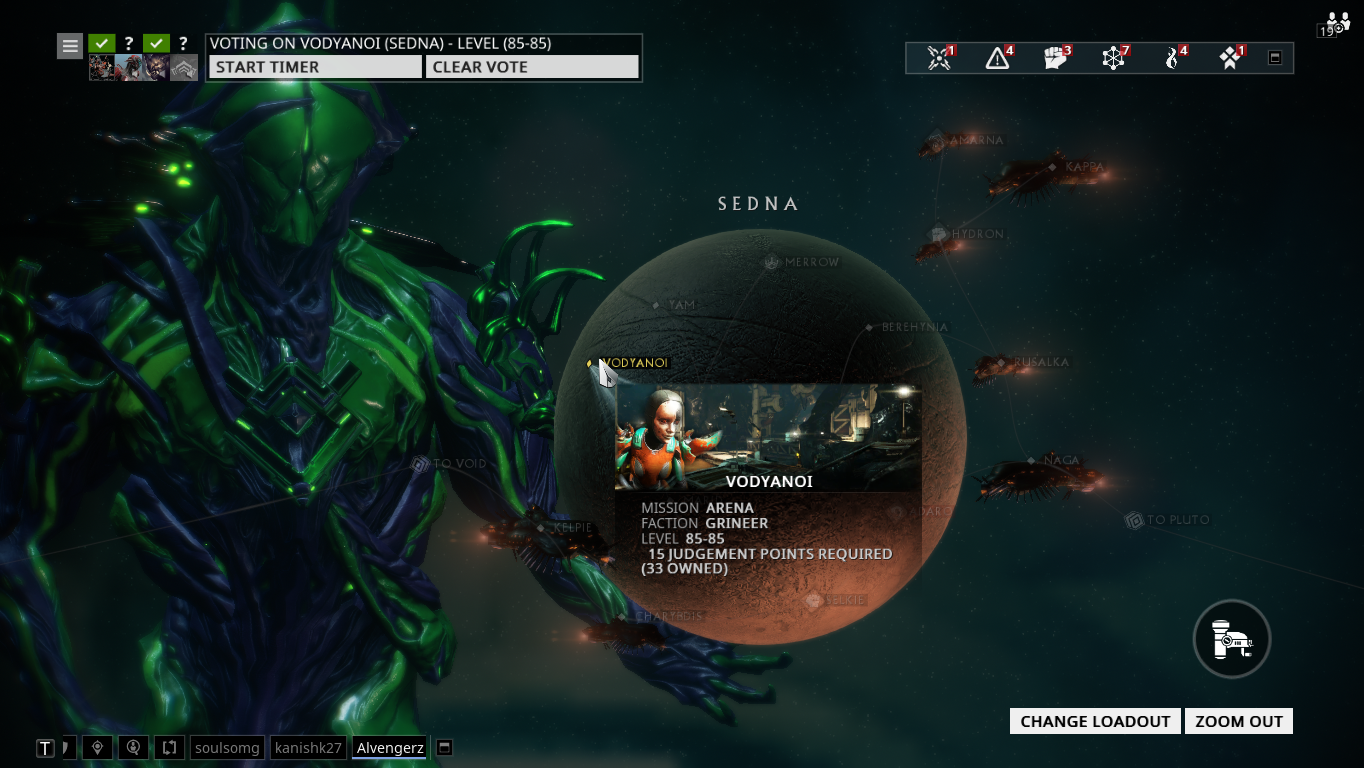Open the Syndicate network missions icon

click(x=1114, y=58)
